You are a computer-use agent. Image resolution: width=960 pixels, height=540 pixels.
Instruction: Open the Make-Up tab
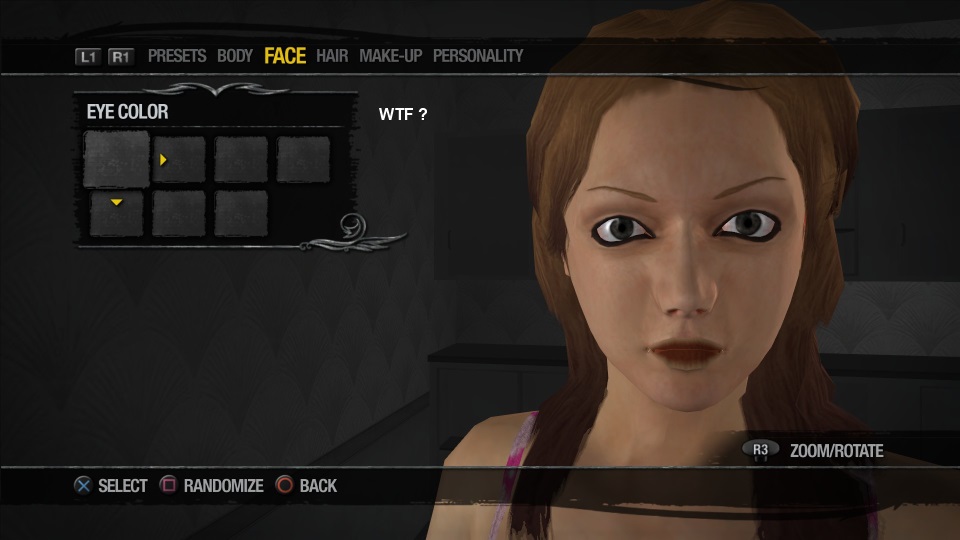click(x=390, y=56)
